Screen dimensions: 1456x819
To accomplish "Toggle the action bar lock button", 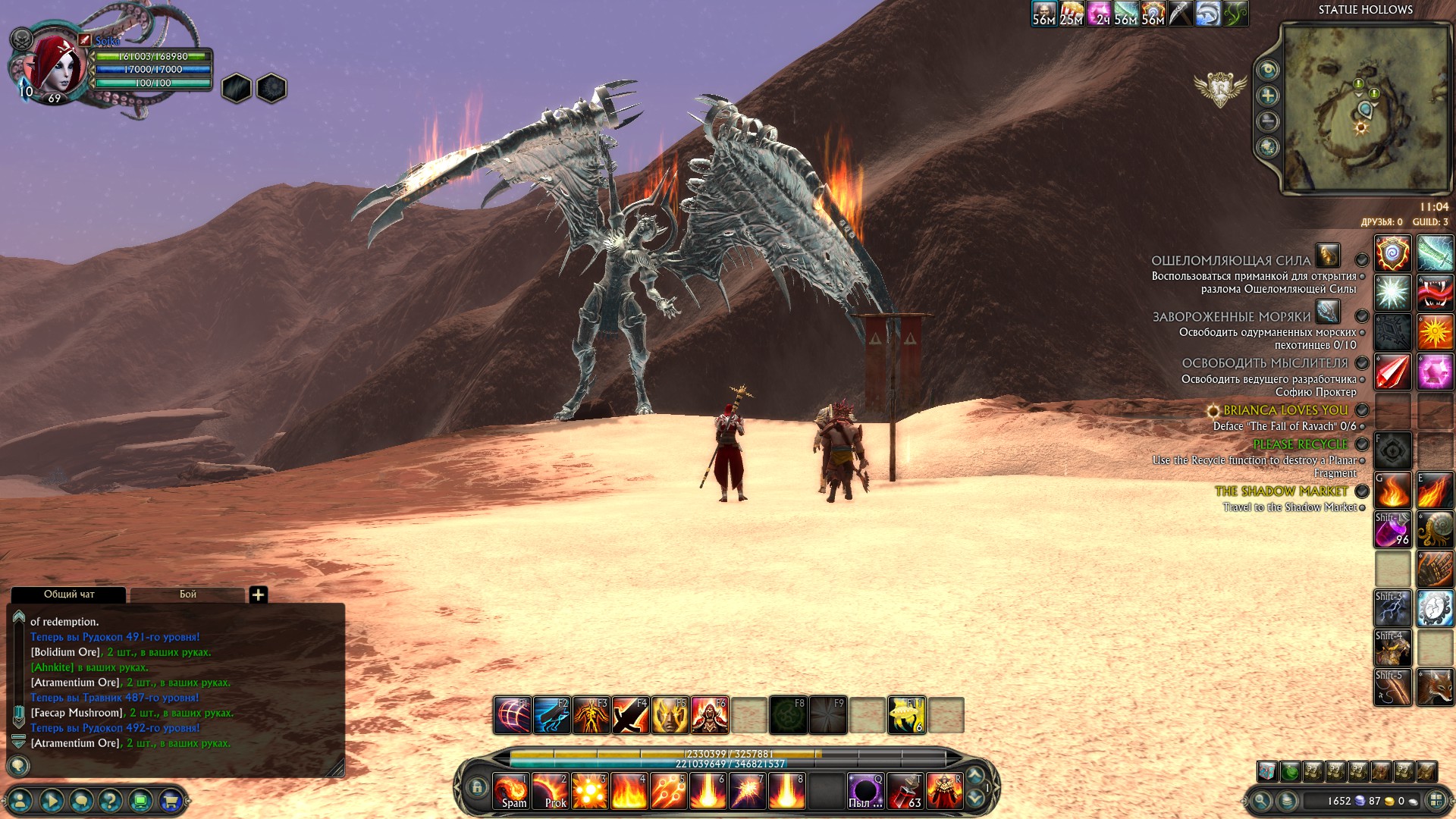I will (477, 787).
